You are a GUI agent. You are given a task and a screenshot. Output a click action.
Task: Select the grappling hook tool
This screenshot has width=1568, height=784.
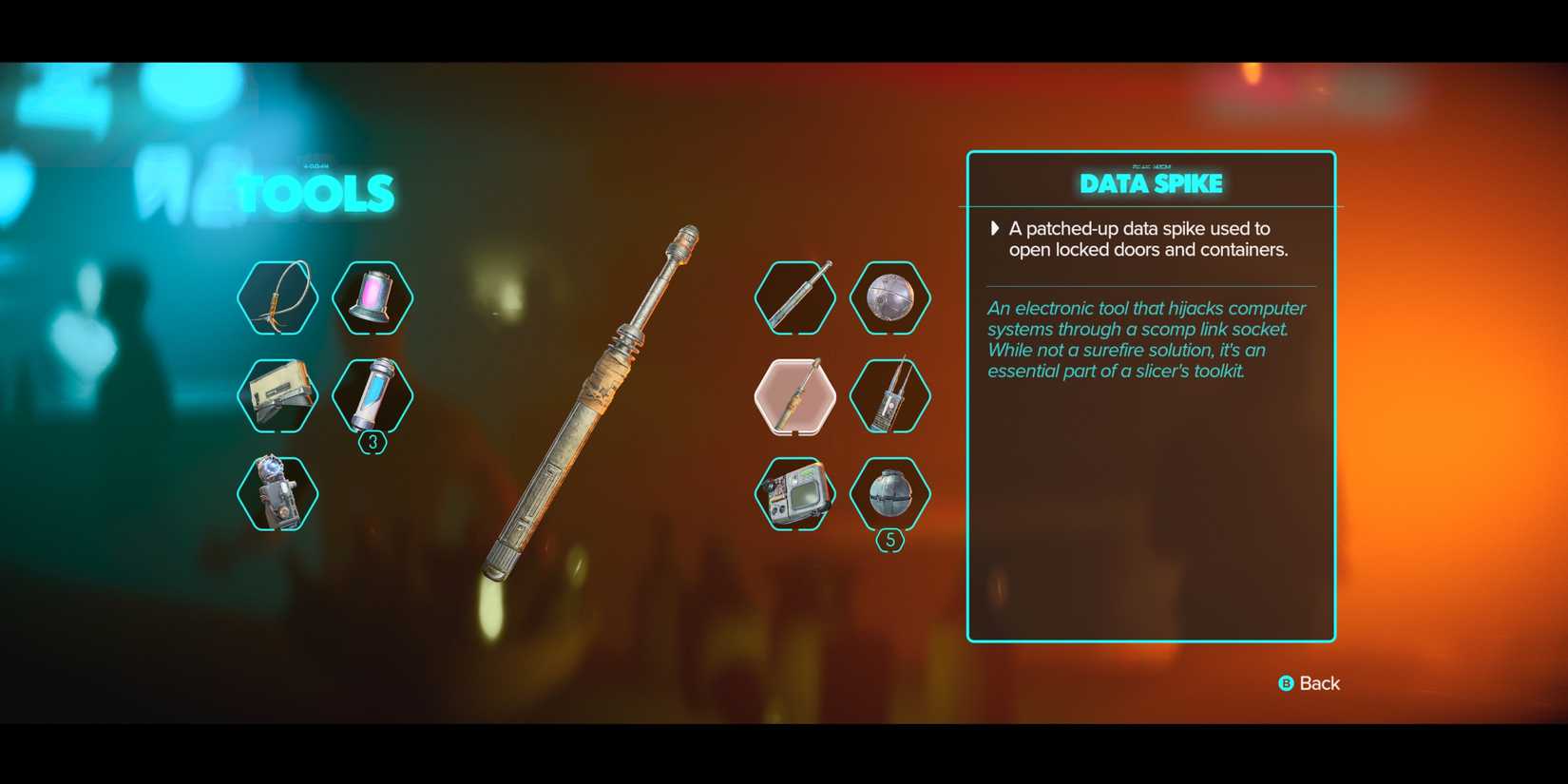(276, 297)
